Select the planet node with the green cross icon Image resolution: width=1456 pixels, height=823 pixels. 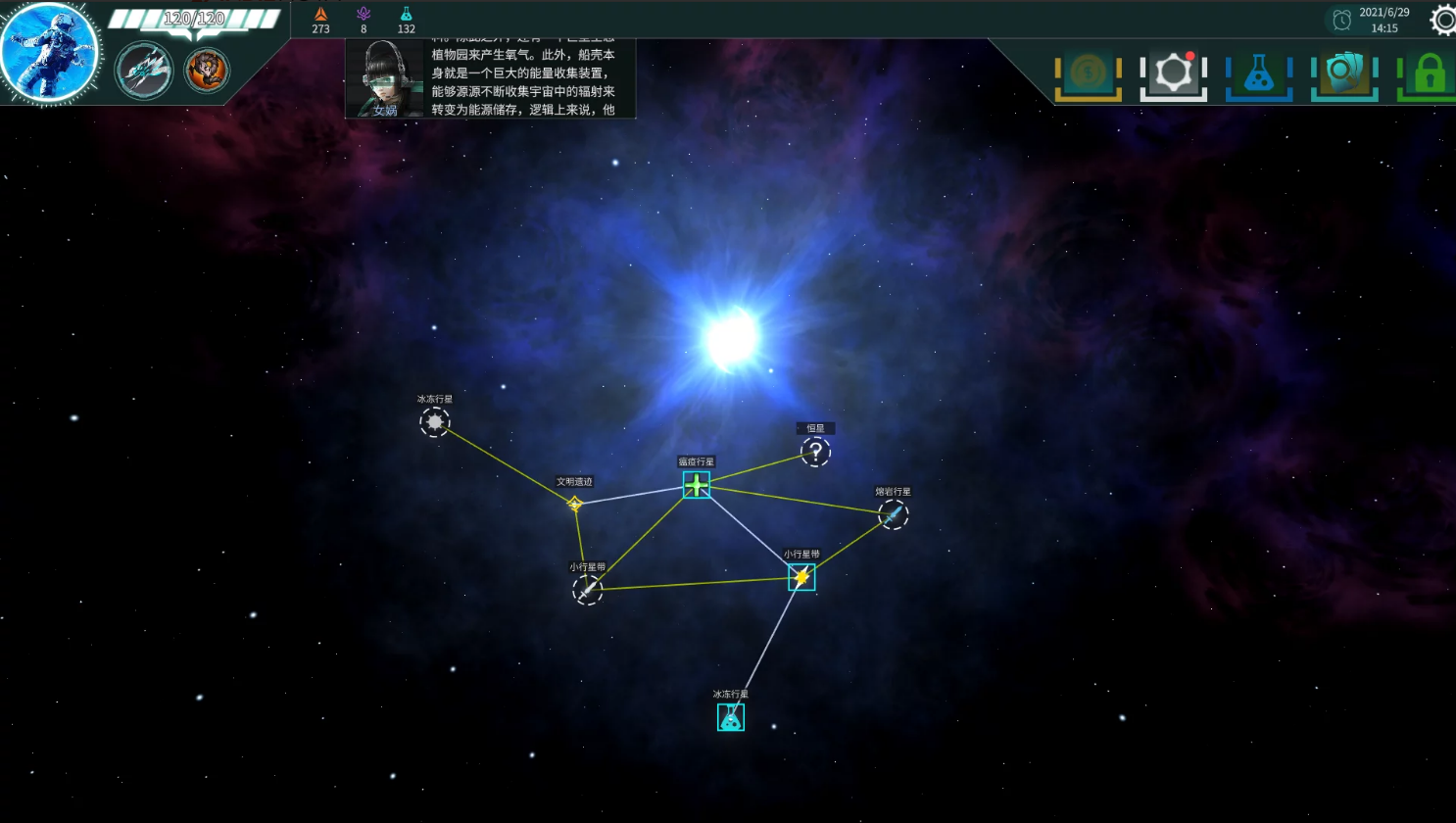point(696,485)
